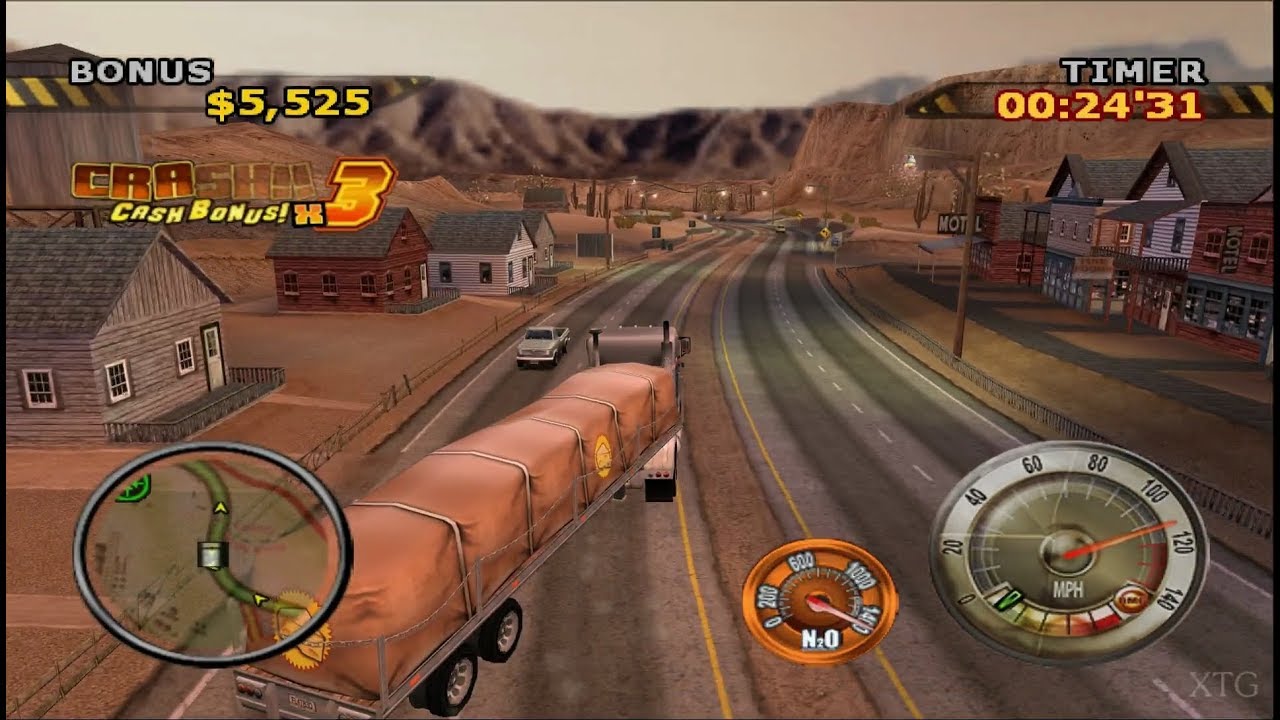Click the N2O nitrous gauge

click(x=820, y=600)
